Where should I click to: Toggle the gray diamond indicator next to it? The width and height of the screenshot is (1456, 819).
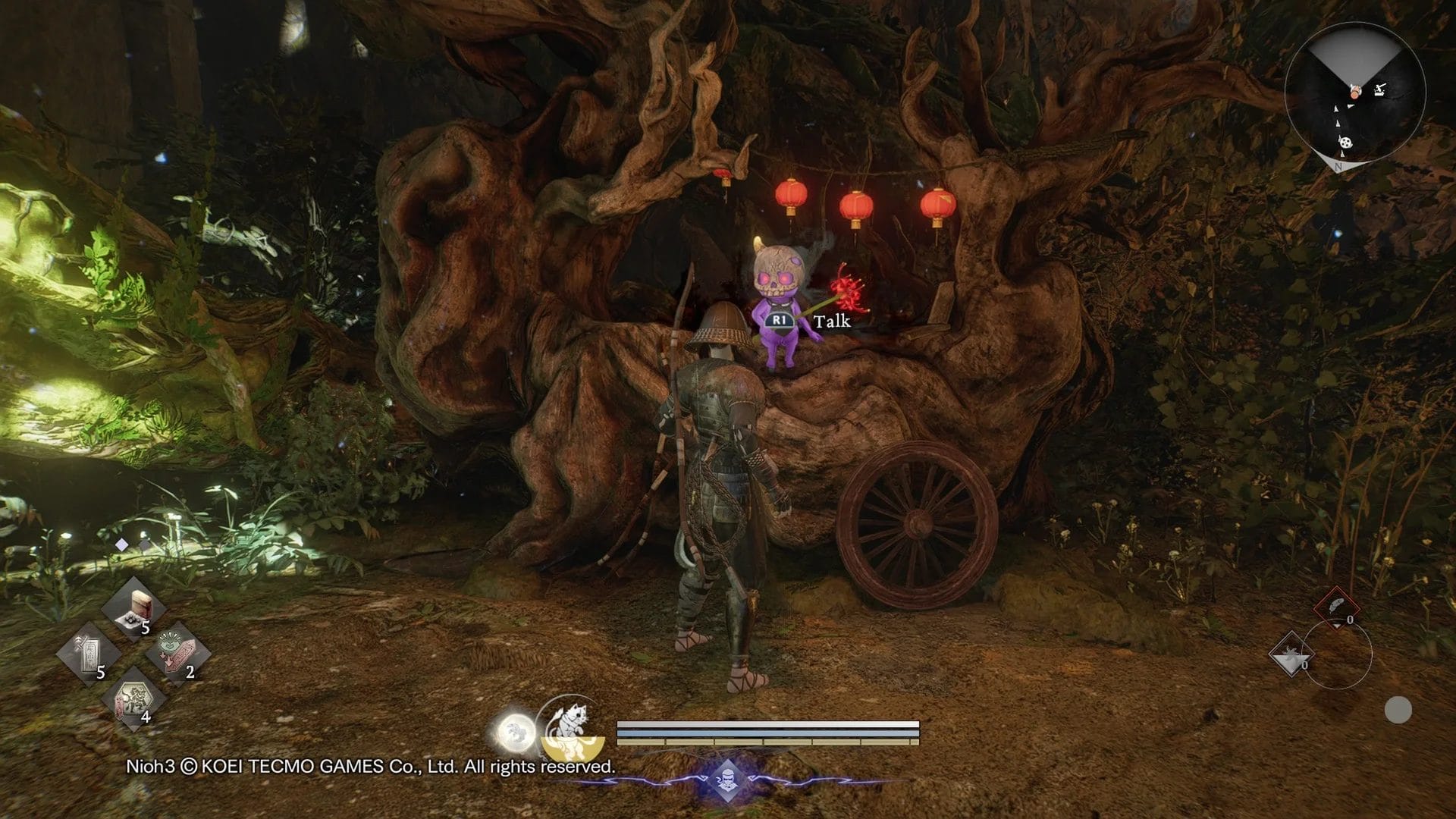[x=144, y=544]
